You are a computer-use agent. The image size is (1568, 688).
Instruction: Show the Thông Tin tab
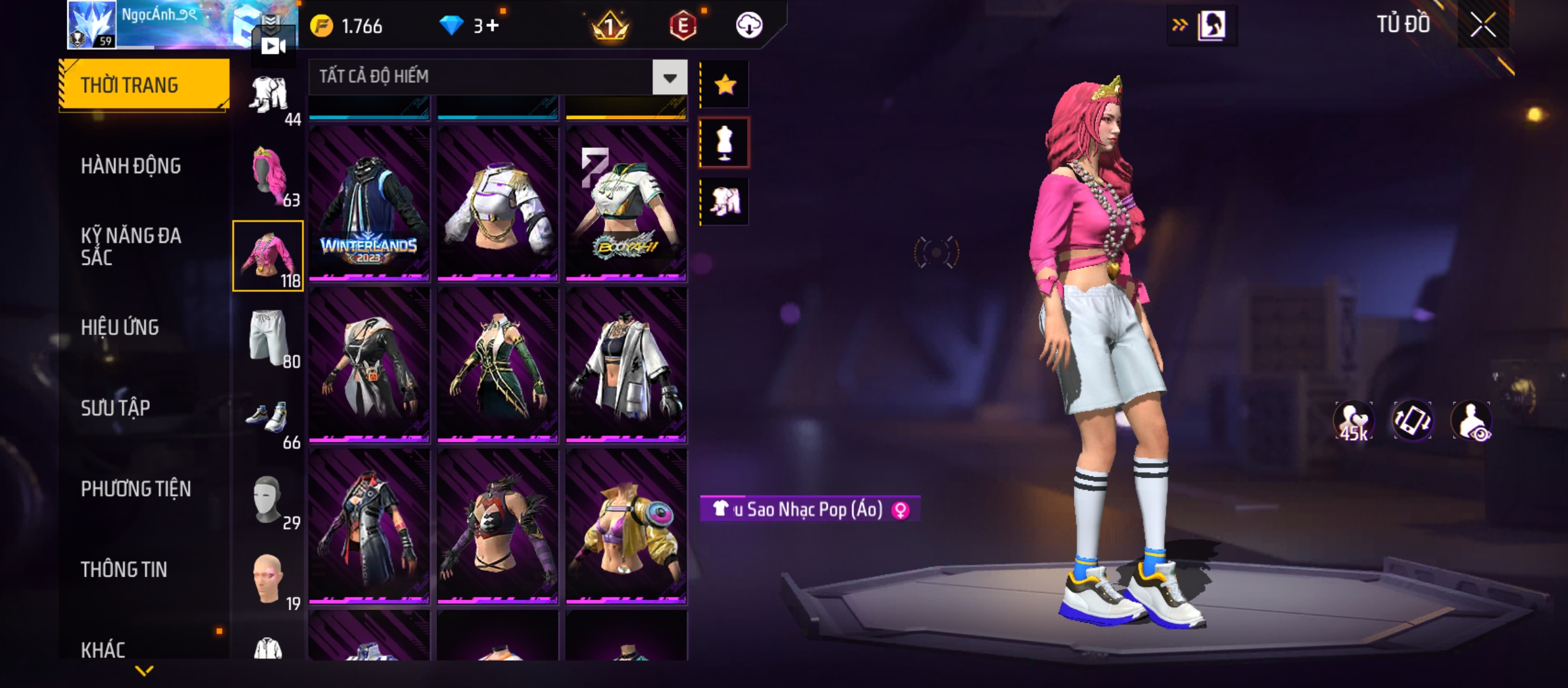tap(124, 570)
